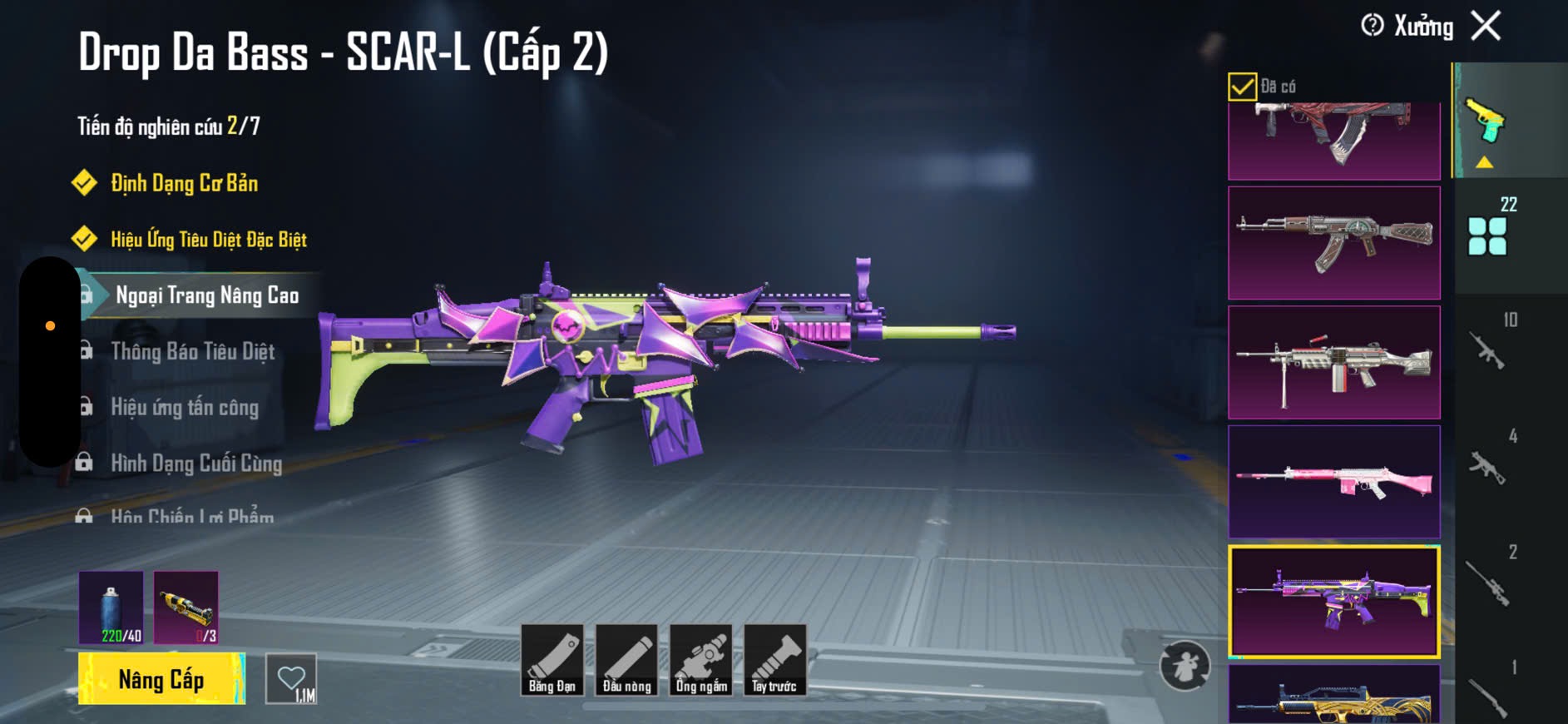Open the locked Ngoại Trang Nâng Cao stage
The width and height of the screenshot is (1568, 724).
(x=206, y=295)
